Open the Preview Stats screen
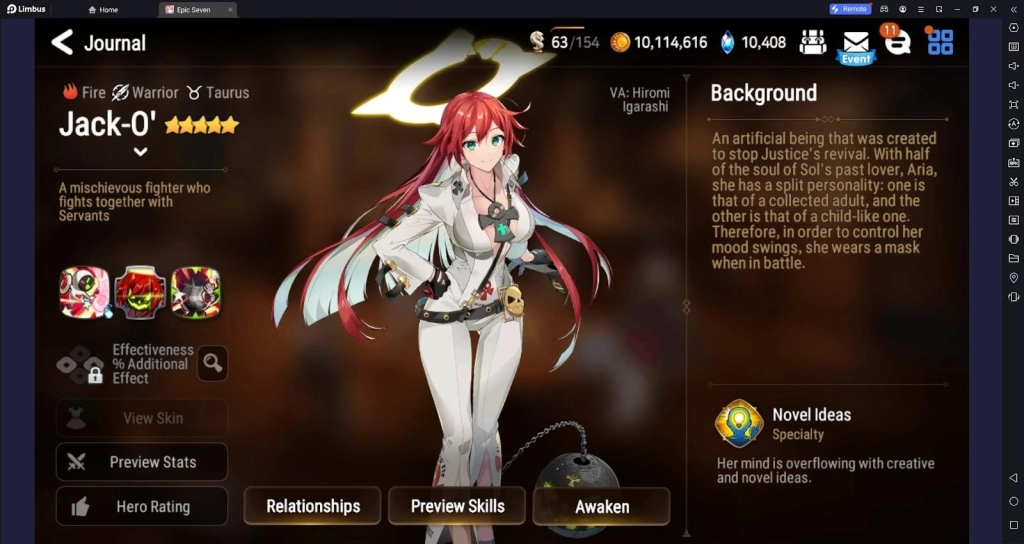This screenshot has height=544, width=1024. (x=142, y=462)
